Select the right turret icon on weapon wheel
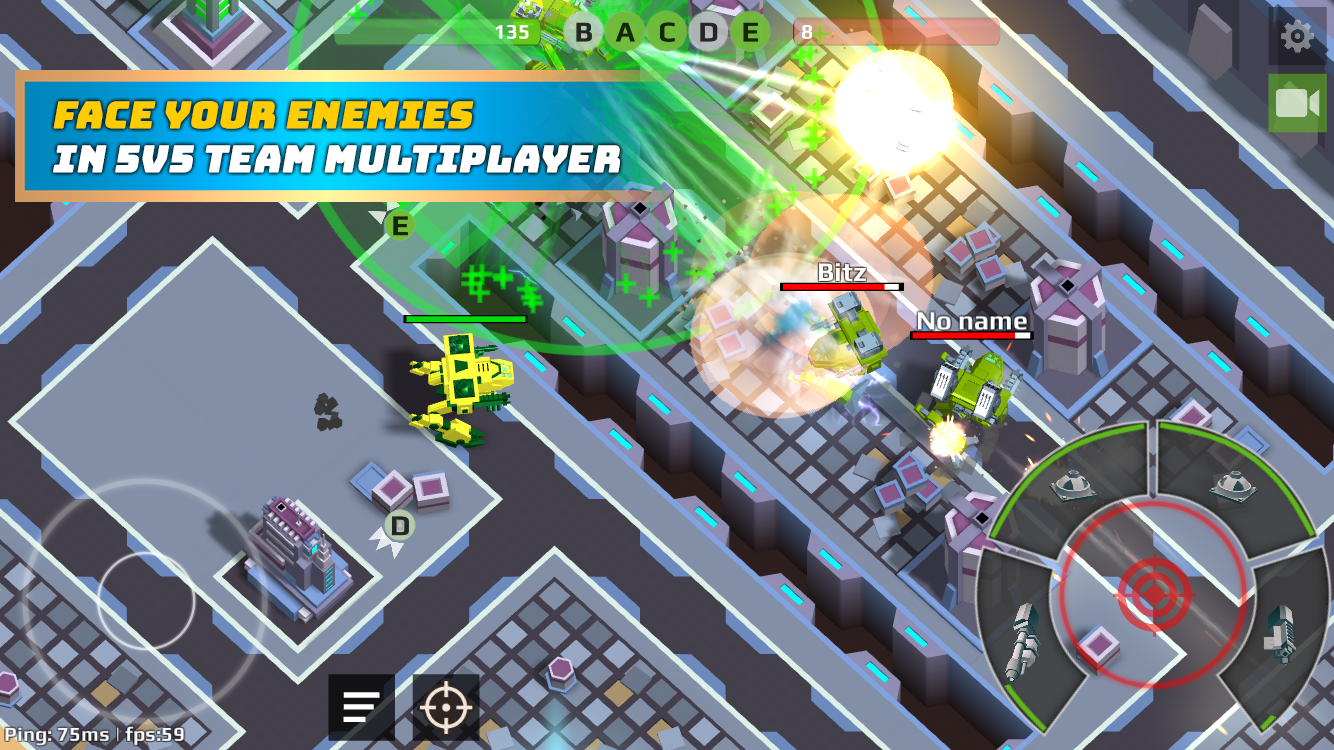Screen dimensions: 1334x750 pyautogui.click(x=1232, y=485)
